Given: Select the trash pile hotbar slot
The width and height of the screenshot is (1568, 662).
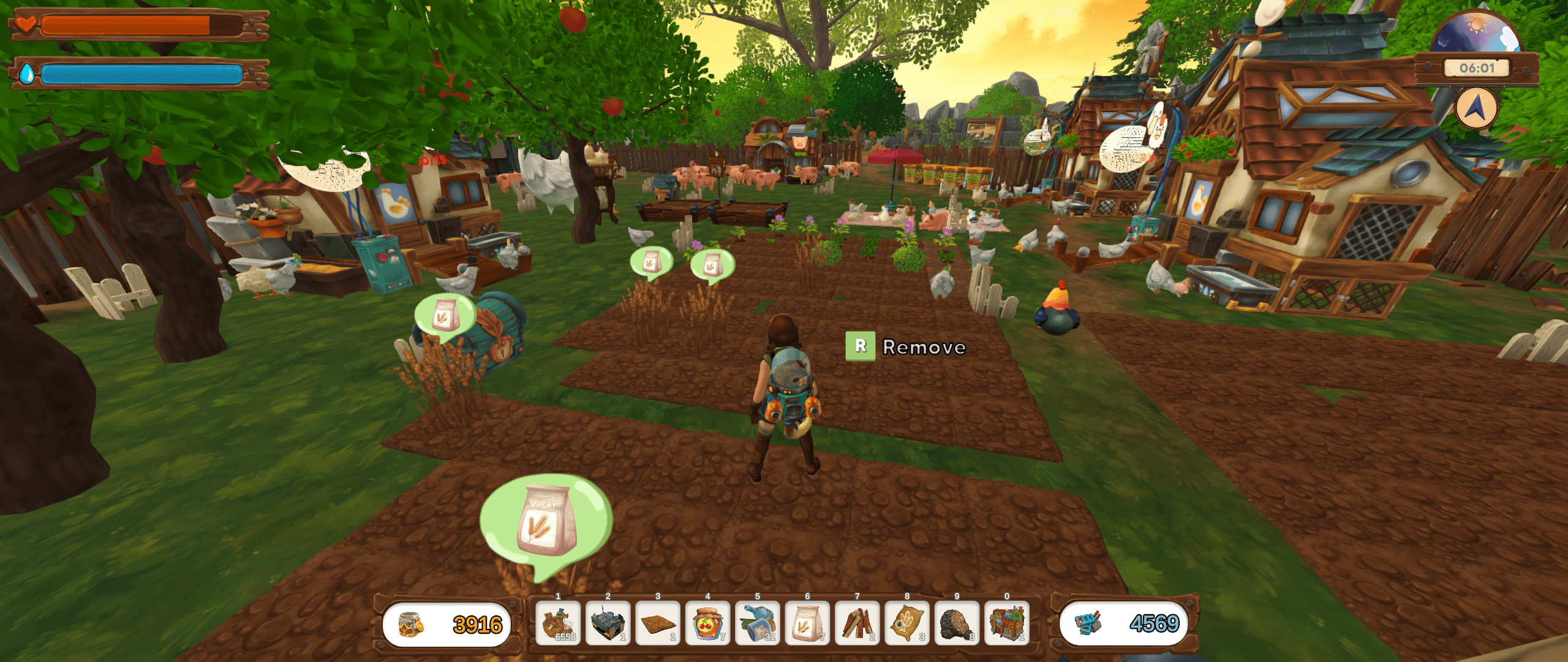Looking at the screenshot, I should (x=558, y=623).
